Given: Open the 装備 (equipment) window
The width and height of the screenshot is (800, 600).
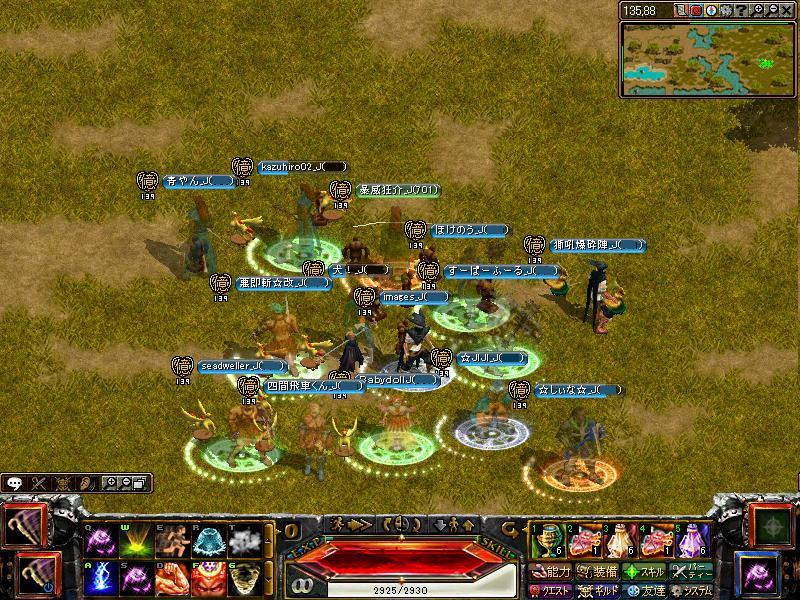Looking at the screenshot, I should 595,573.
